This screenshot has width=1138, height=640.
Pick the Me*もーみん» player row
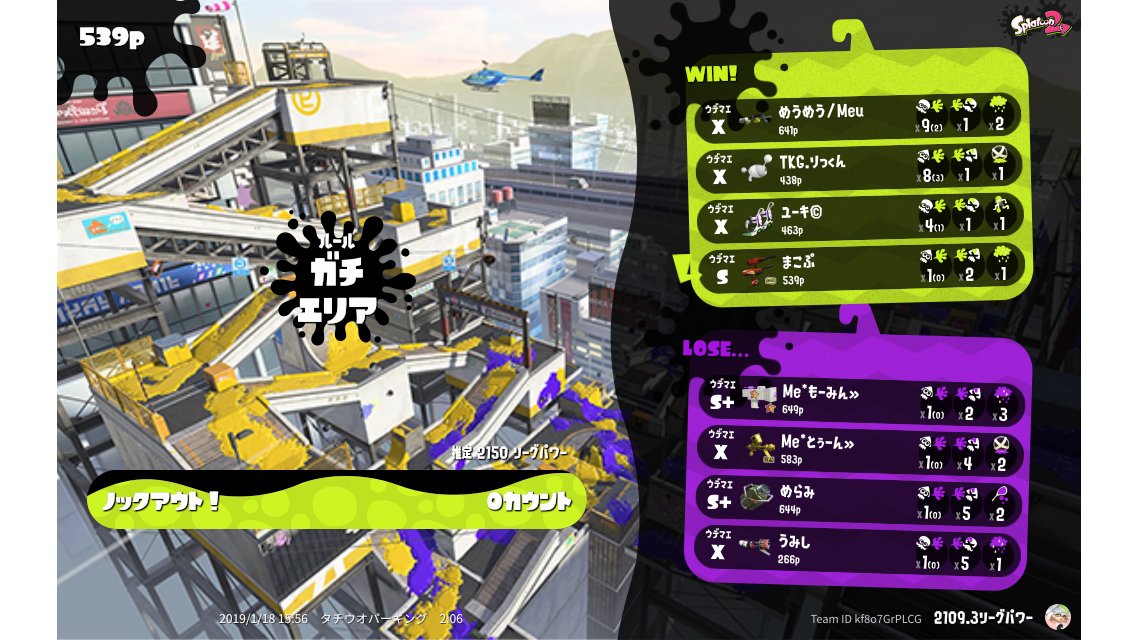858,400
